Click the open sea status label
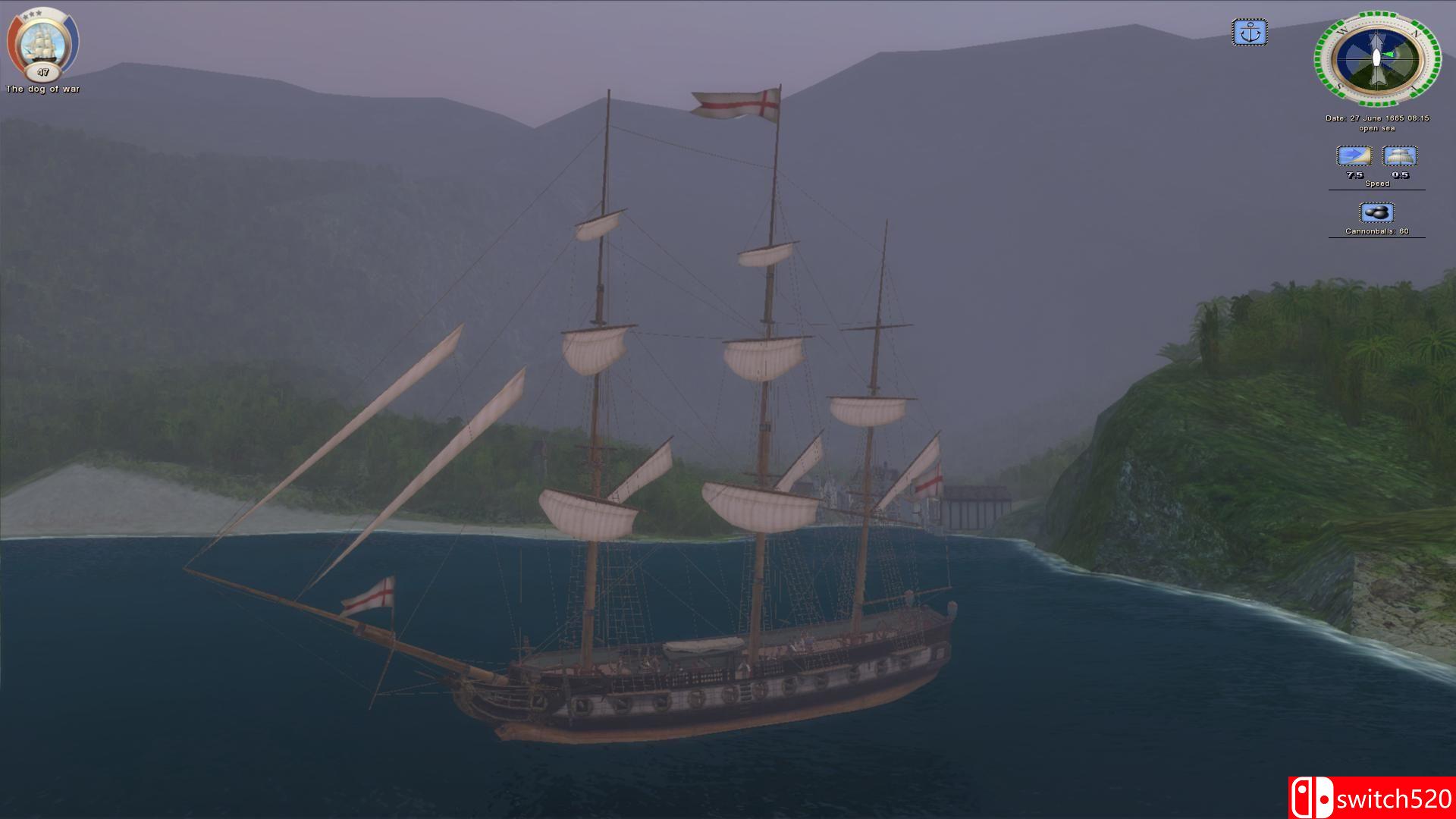1456x819 pixels. coord(1378,128)
